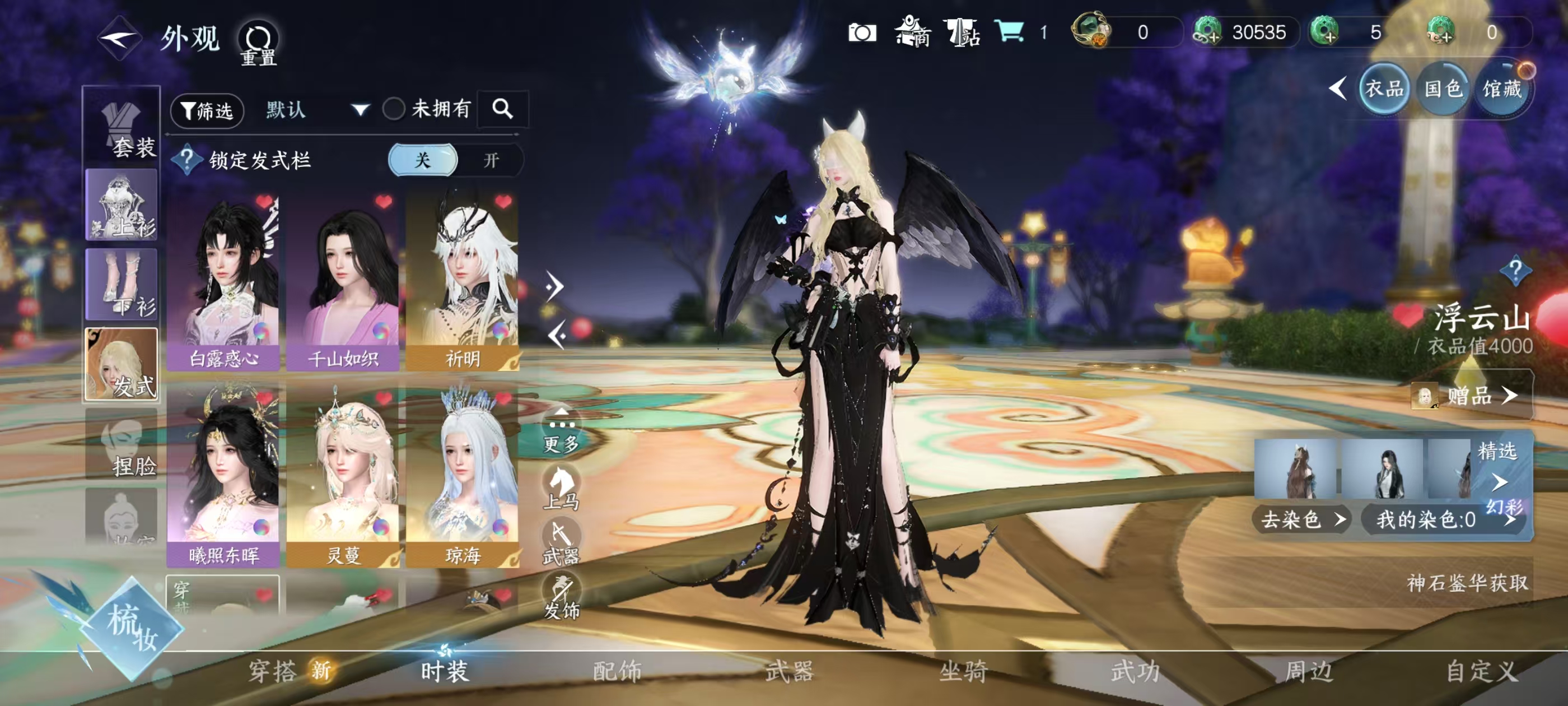Switch the 锁定发式栏 toggle to 开
Image resolution: width=1568 pixels, height=706 pixels.
tap(491, 160)
